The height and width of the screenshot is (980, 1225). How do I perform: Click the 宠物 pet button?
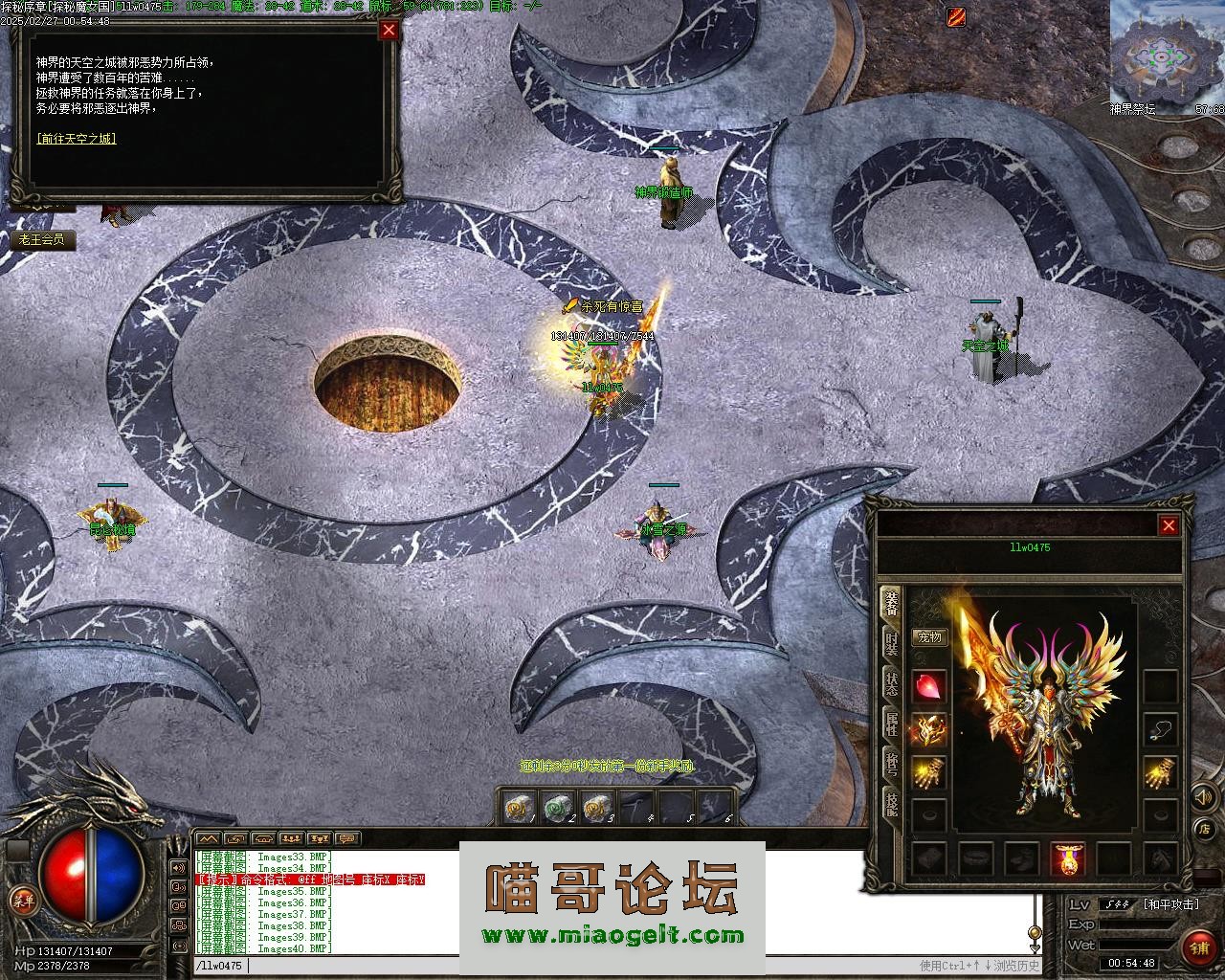[929, 637]
